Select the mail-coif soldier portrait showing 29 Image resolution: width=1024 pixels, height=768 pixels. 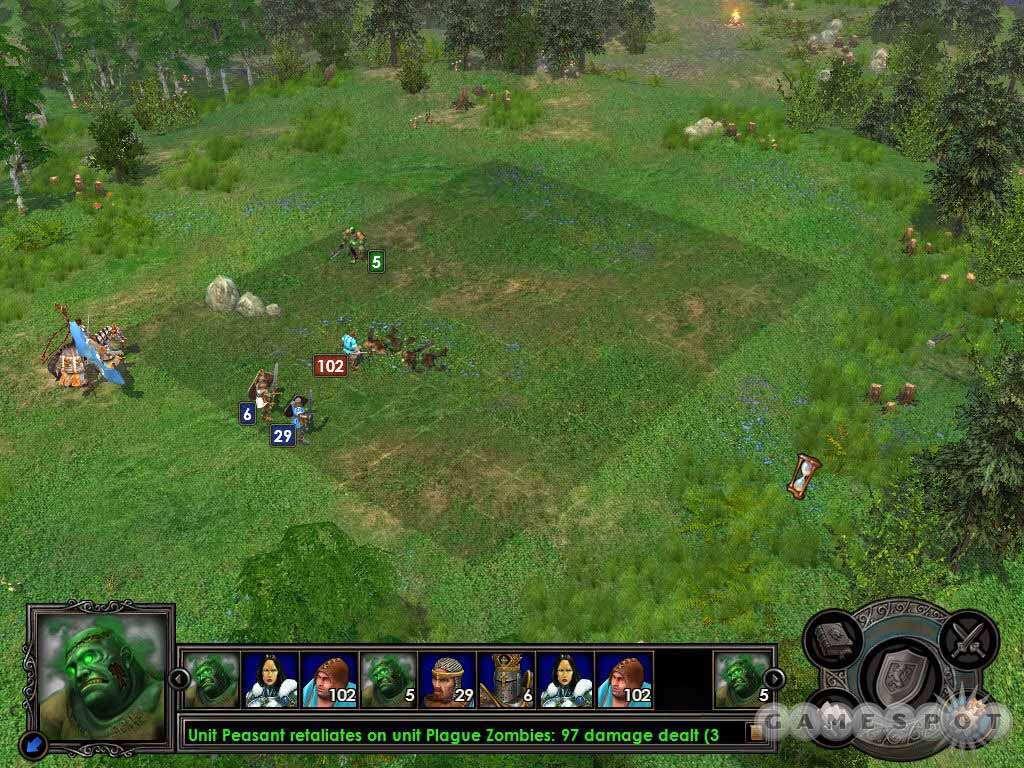447,680
